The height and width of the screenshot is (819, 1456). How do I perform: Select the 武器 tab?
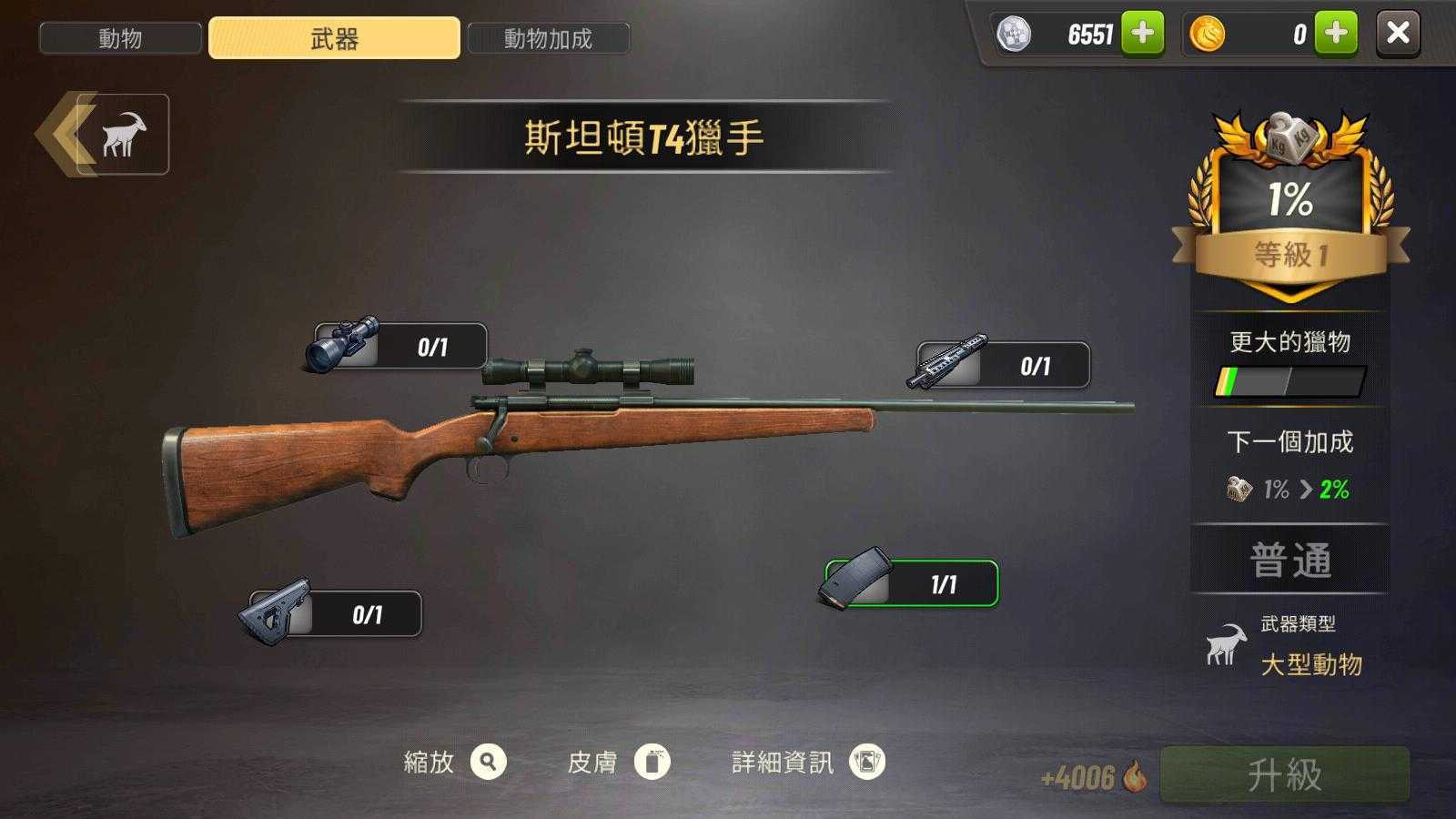(334, 38)
